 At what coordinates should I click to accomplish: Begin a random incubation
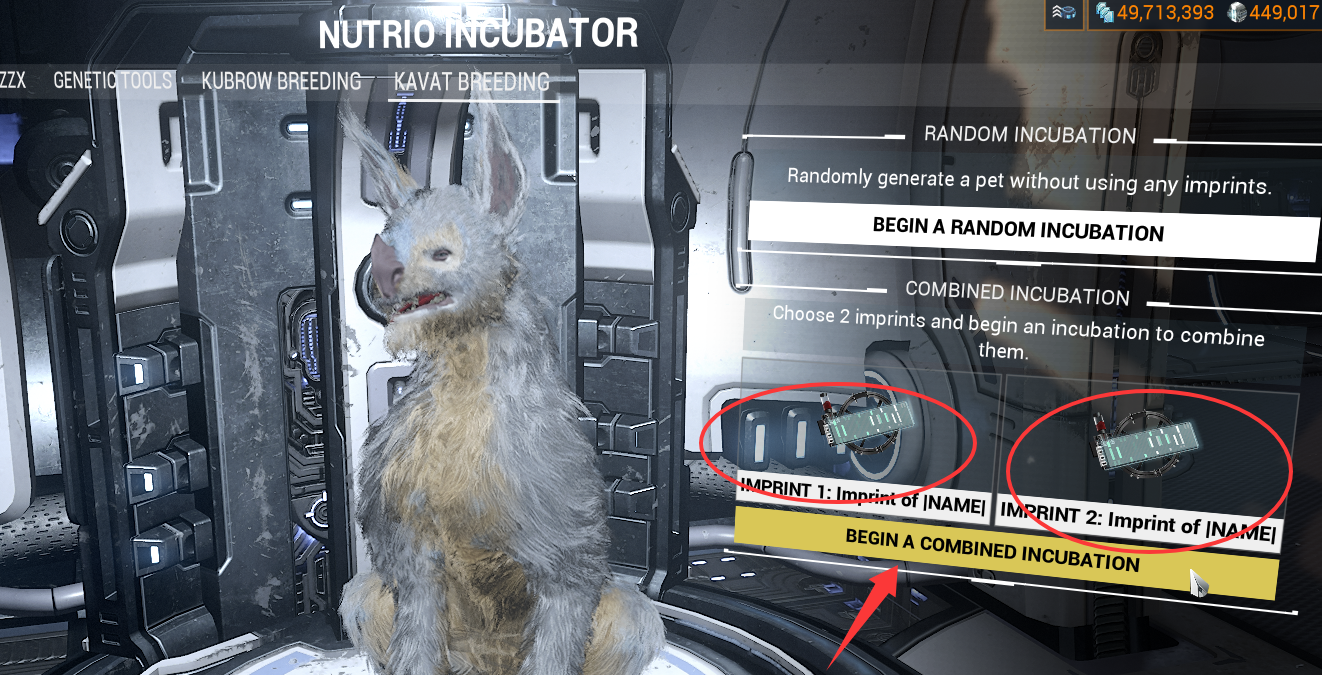click(x=1018, y=229)
